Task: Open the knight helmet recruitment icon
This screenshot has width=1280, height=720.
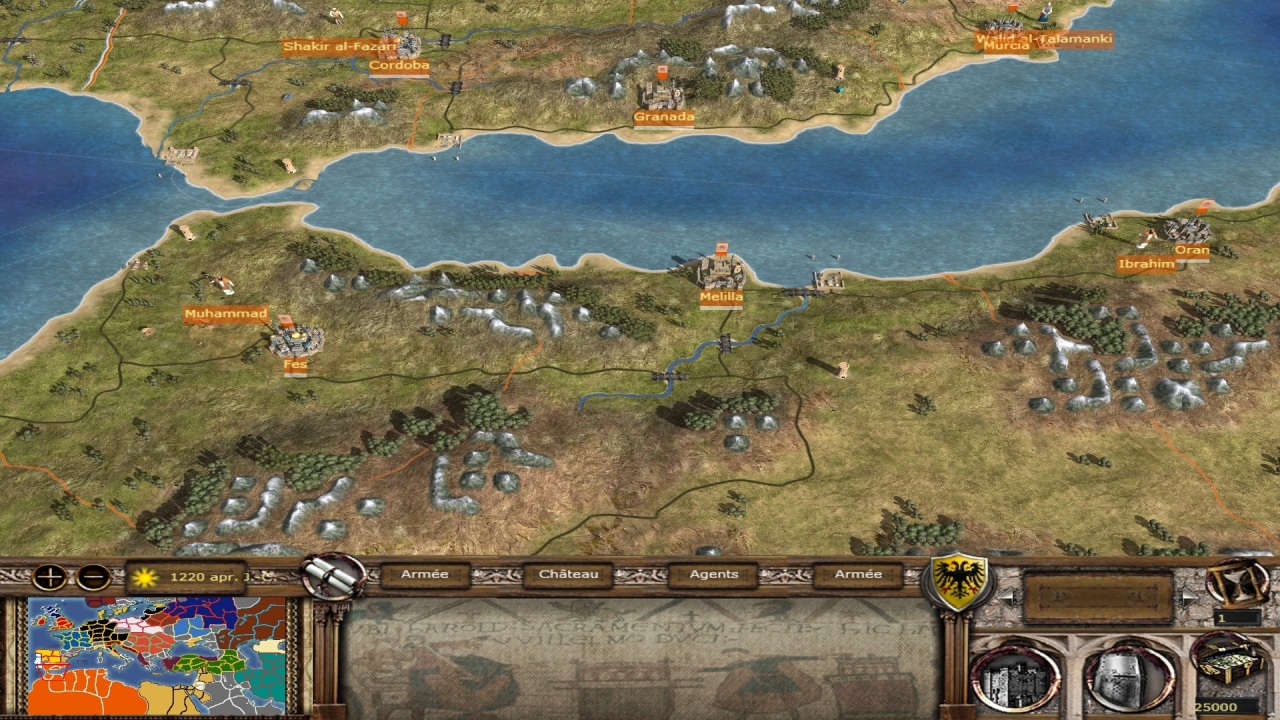Action: [1129, 679]
